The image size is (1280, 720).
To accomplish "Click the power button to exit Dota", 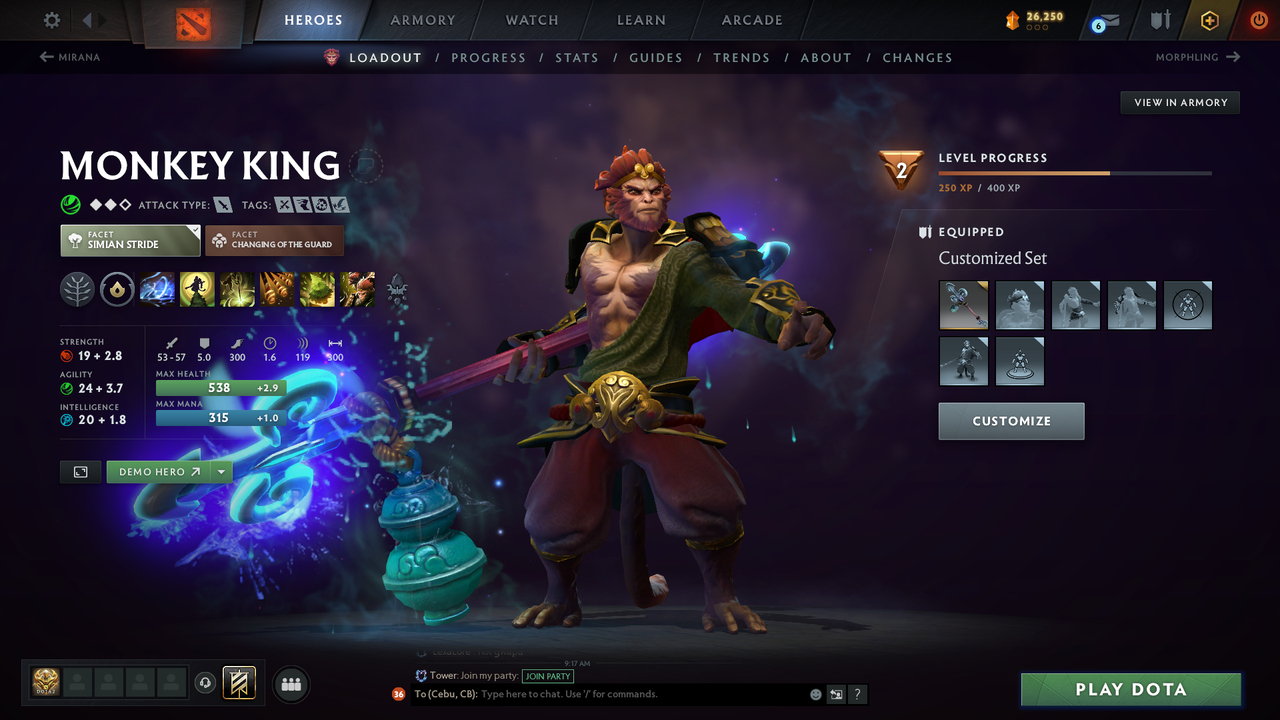I will coord(1258,19).
